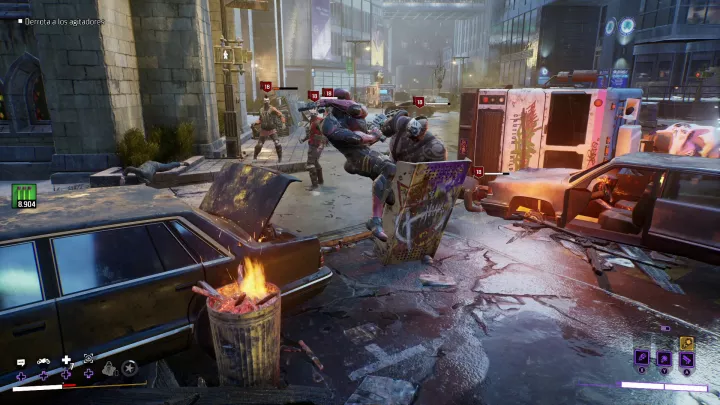This screenshot has width=720, height=405.
Task: Activate the first purple momentum ability
Action: (x=642, y=358)
